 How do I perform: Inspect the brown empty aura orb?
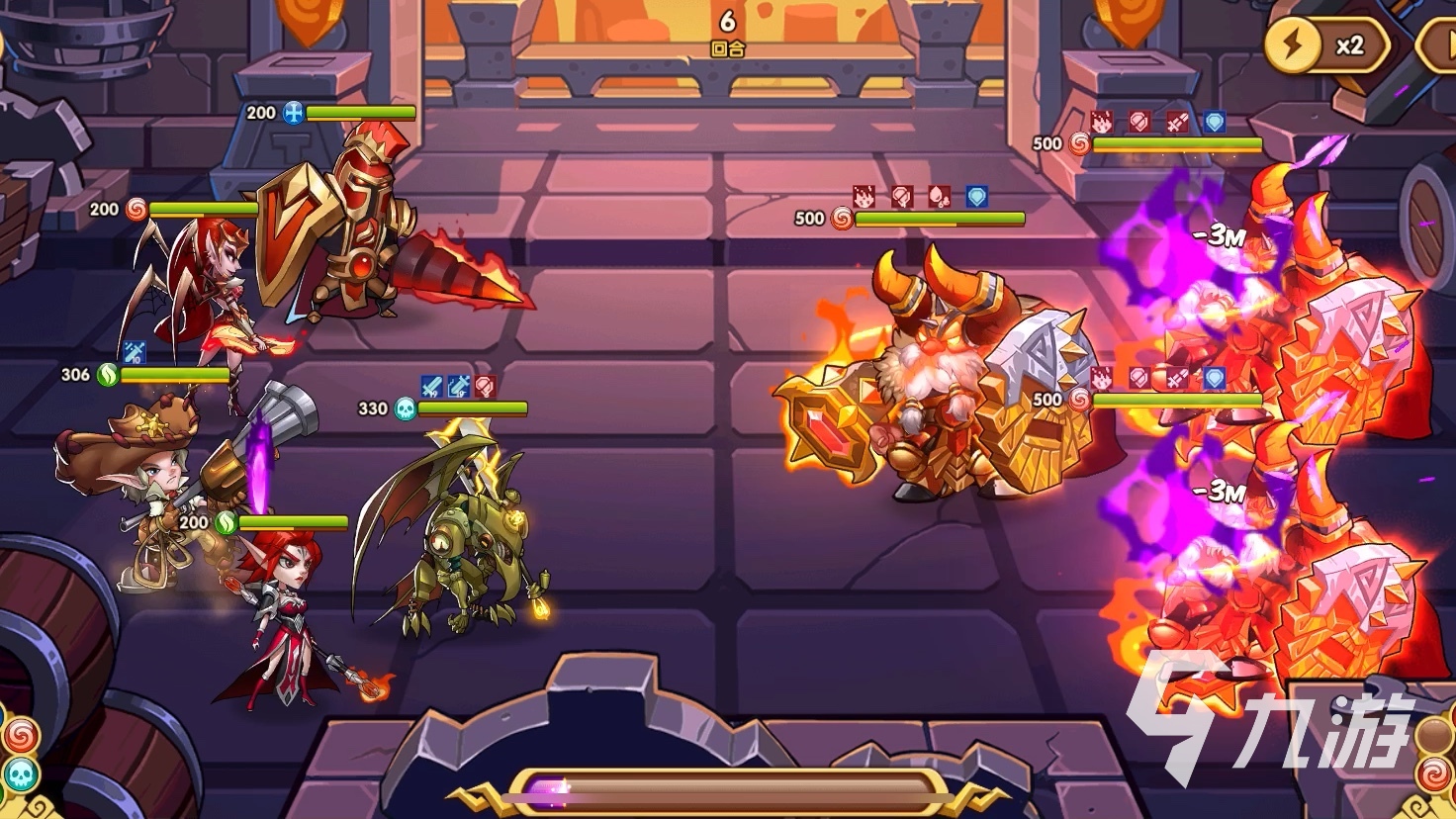pos(1435,734)
